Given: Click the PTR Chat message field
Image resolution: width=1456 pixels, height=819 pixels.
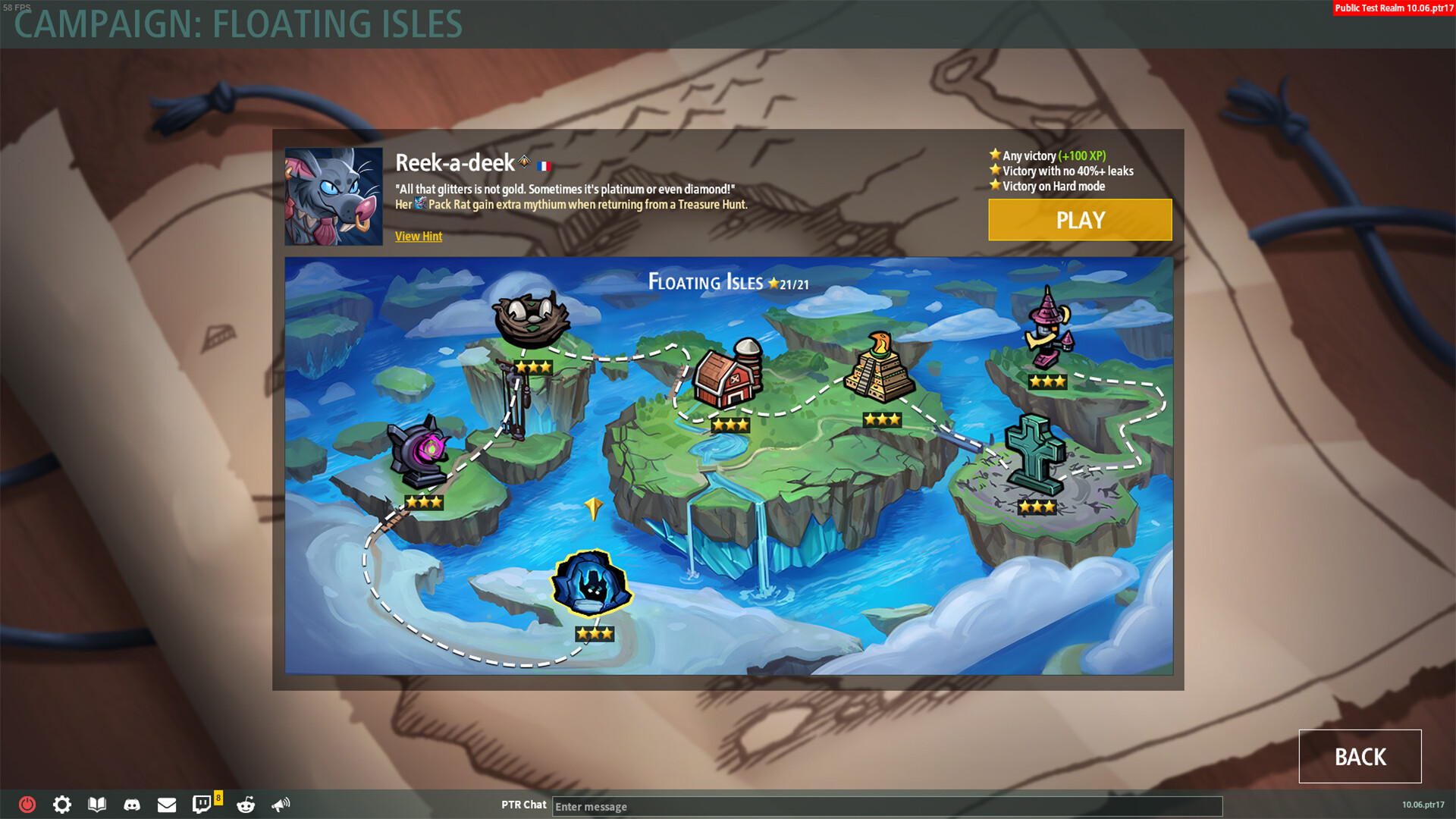Looking at the screenshot, I should pos(887,806).
